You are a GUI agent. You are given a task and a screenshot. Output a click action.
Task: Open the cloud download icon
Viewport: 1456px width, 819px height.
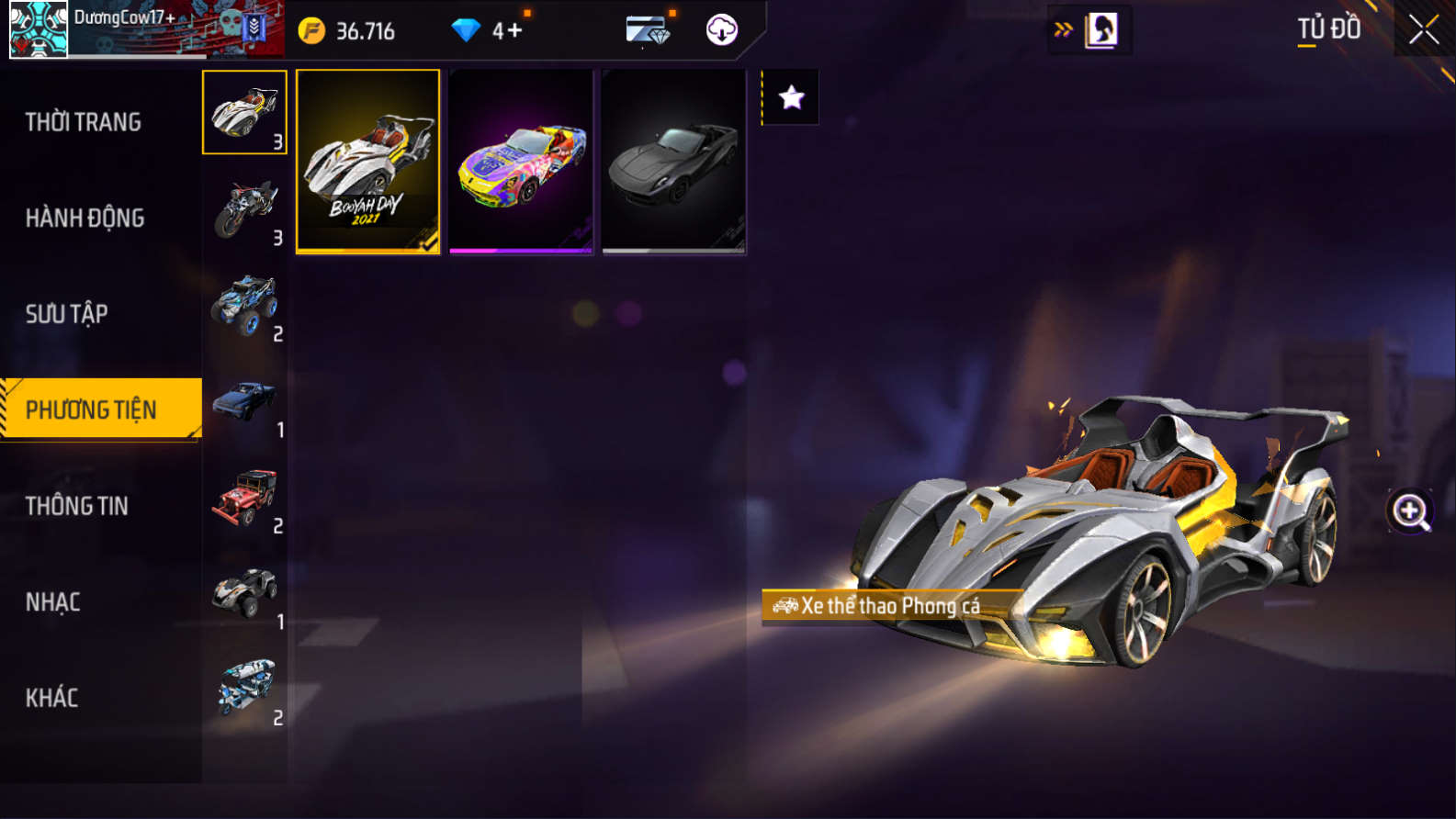click(722, 30)
